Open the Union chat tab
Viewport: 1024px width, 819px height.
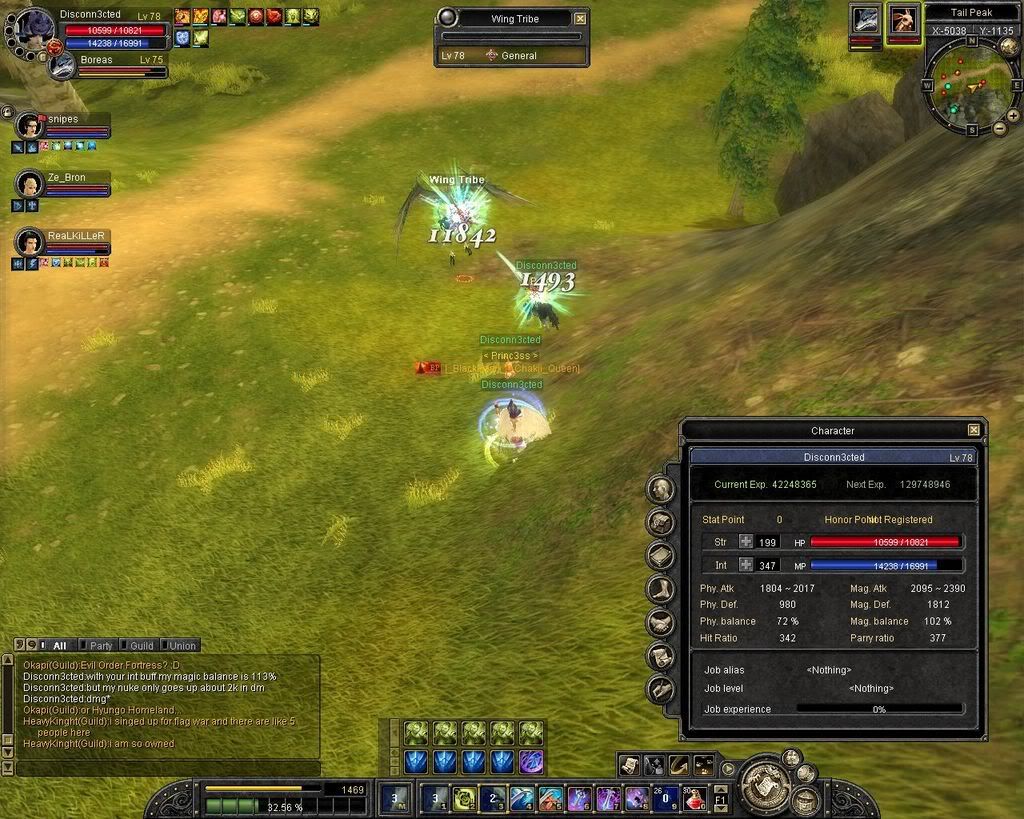(x=181, y=646)
